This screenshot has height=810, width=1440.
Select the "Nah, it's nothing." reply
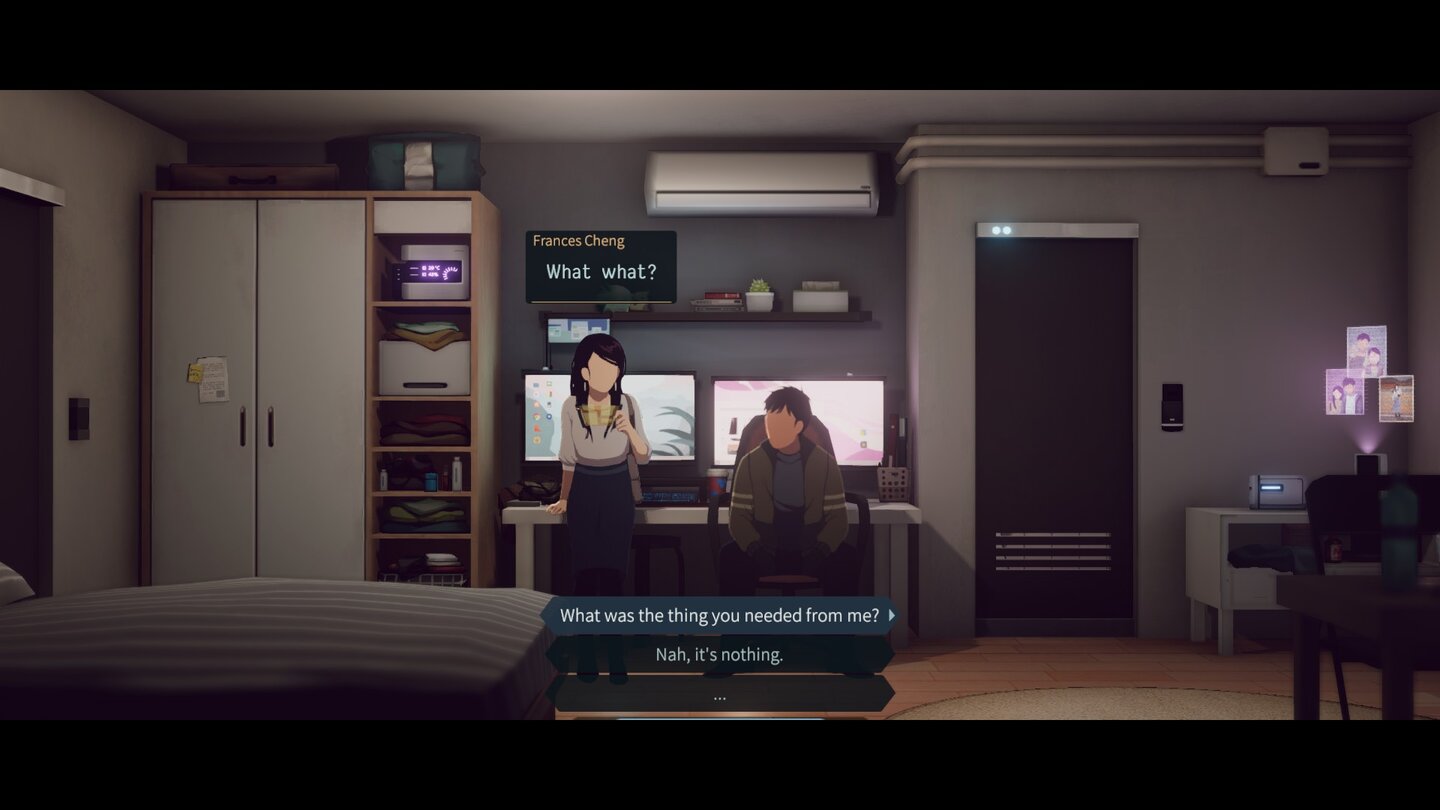click(719, 655)
